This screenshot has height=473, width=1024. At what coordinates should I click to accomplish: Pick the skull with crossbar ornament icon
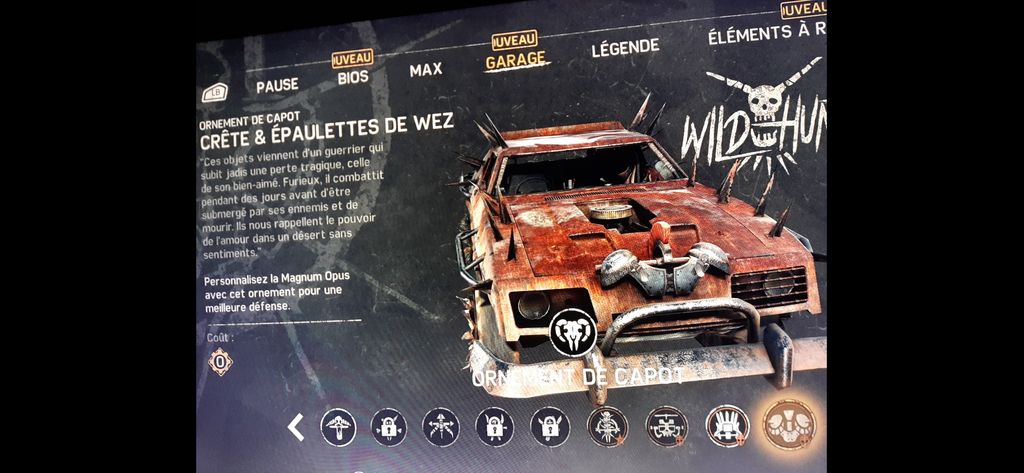click(666, 426)
